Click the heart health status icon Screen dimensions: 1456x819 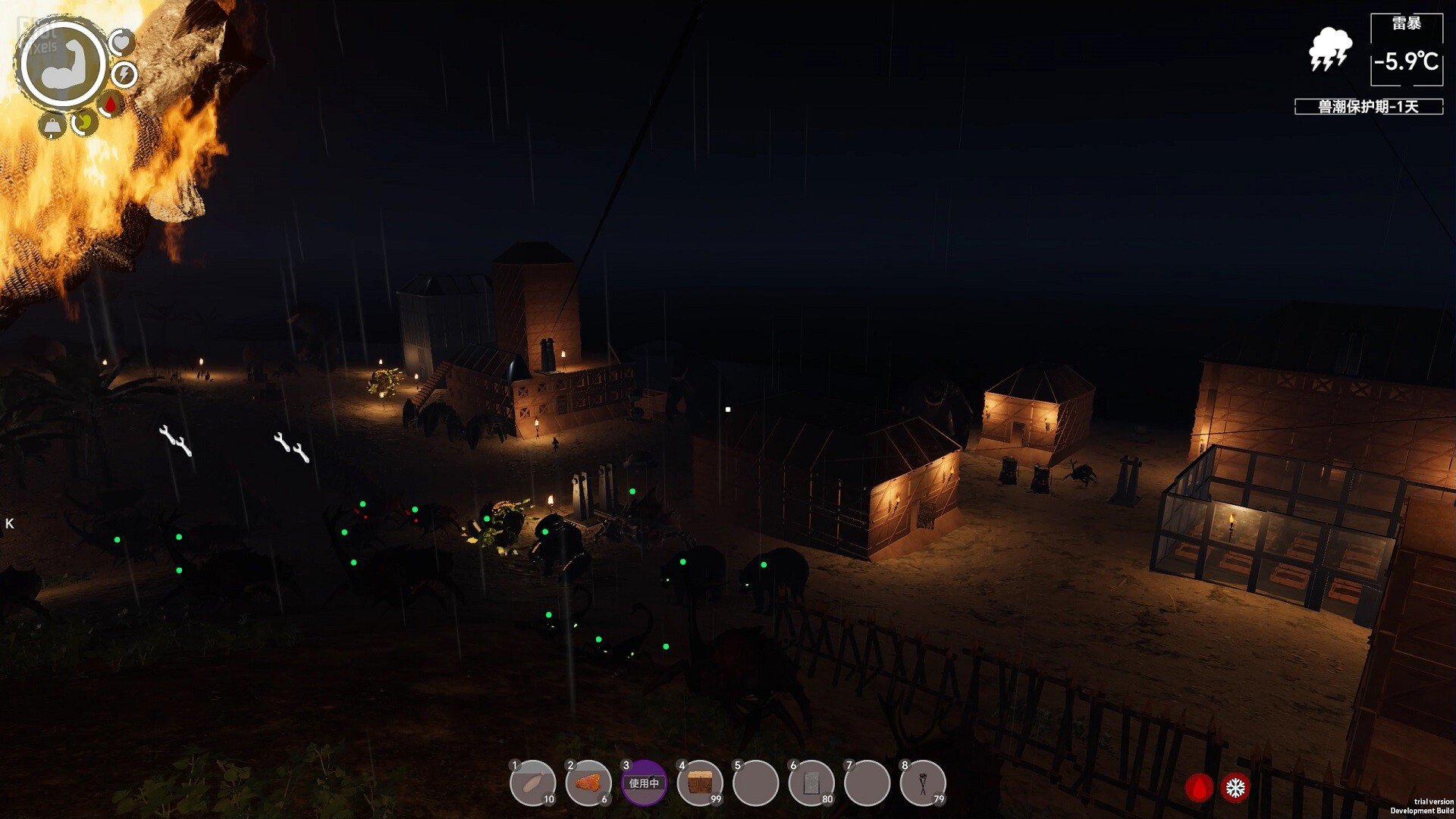[122, 42]
